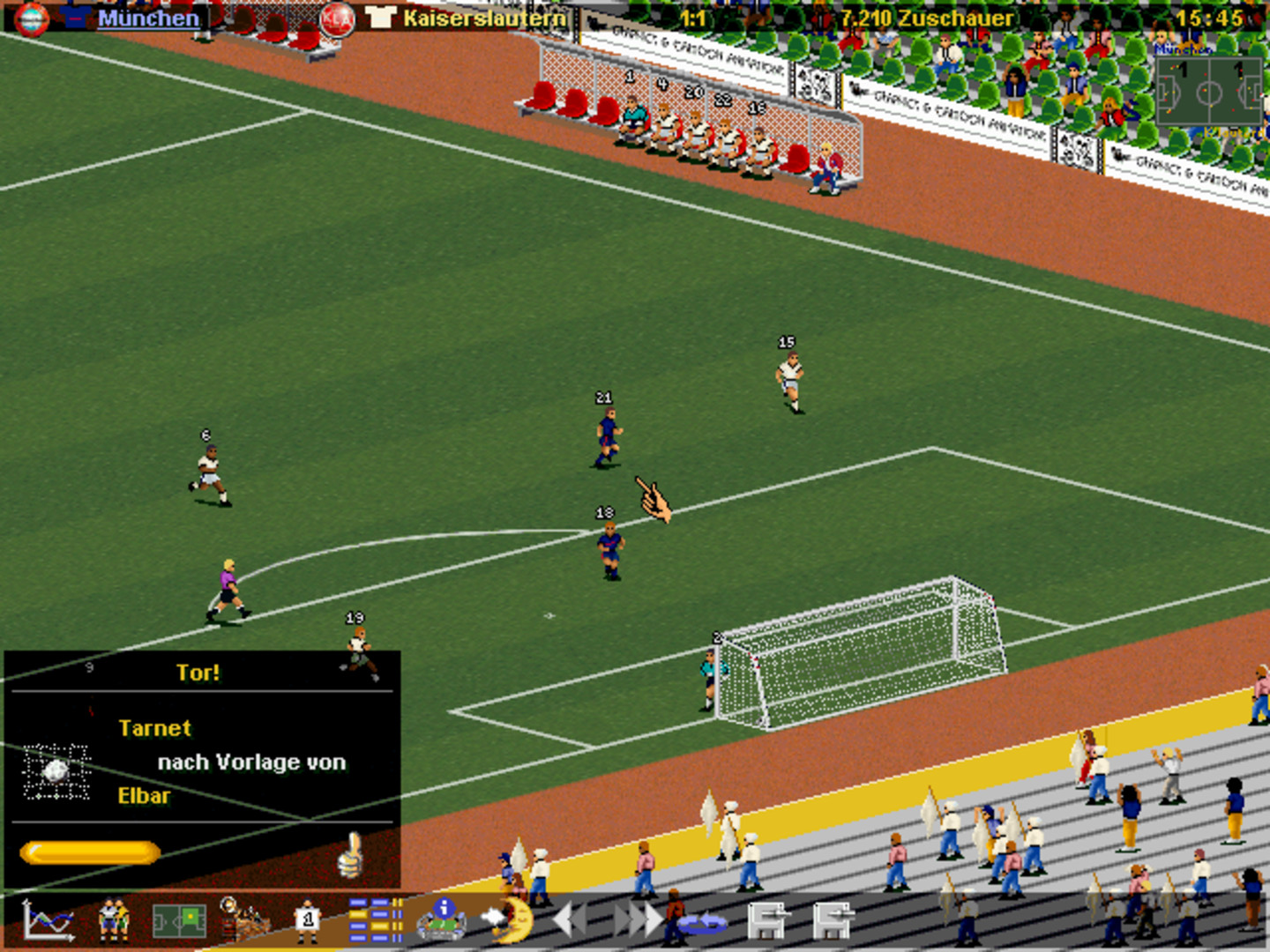1270x952 pixels.
Task: Select goalscorer Tarnet in the Tor popup
Action: pos(155,728)
